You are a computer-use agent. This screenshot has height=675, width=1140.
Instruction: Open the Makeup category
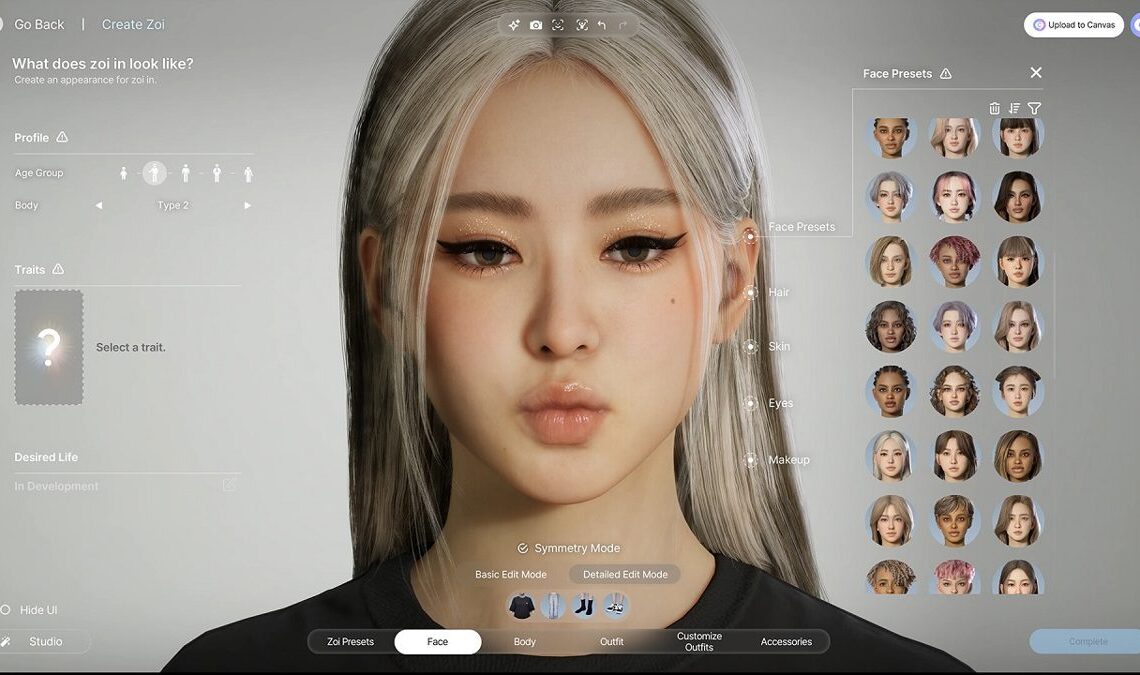[x=750, y=460]
